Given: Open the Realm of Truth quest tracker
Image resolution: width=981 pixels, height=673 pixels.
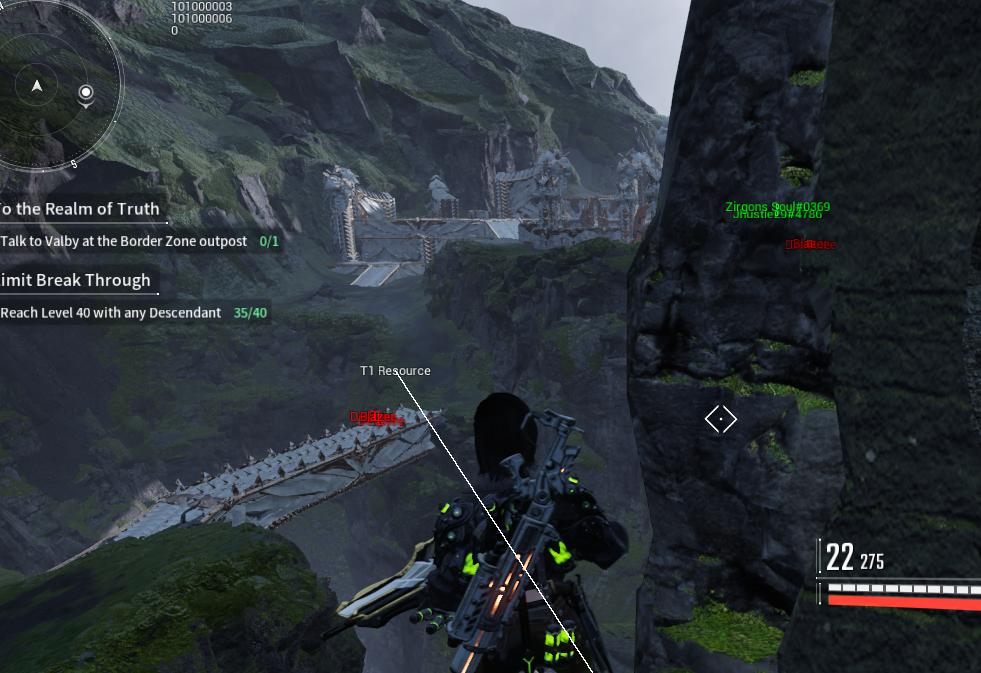Looking at the screenshot, I should (x=79, y=209).
